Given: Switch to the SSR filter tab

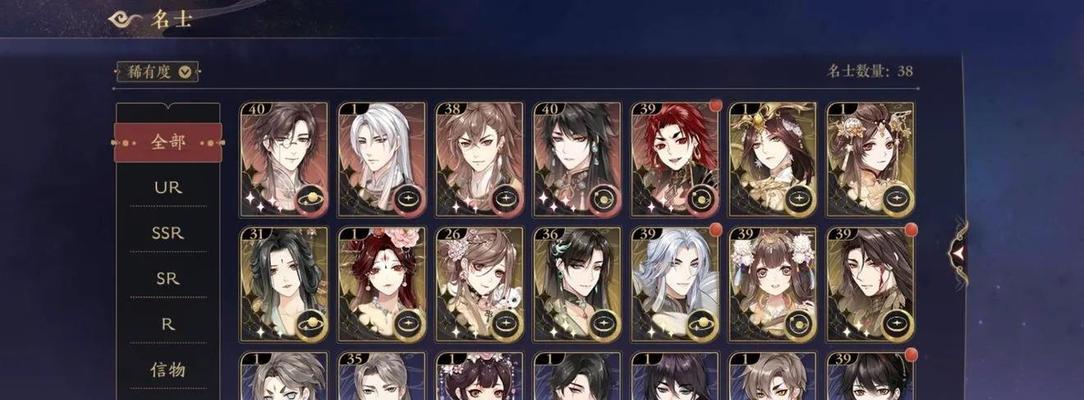Looking at the screenshot, I should 168,232.
